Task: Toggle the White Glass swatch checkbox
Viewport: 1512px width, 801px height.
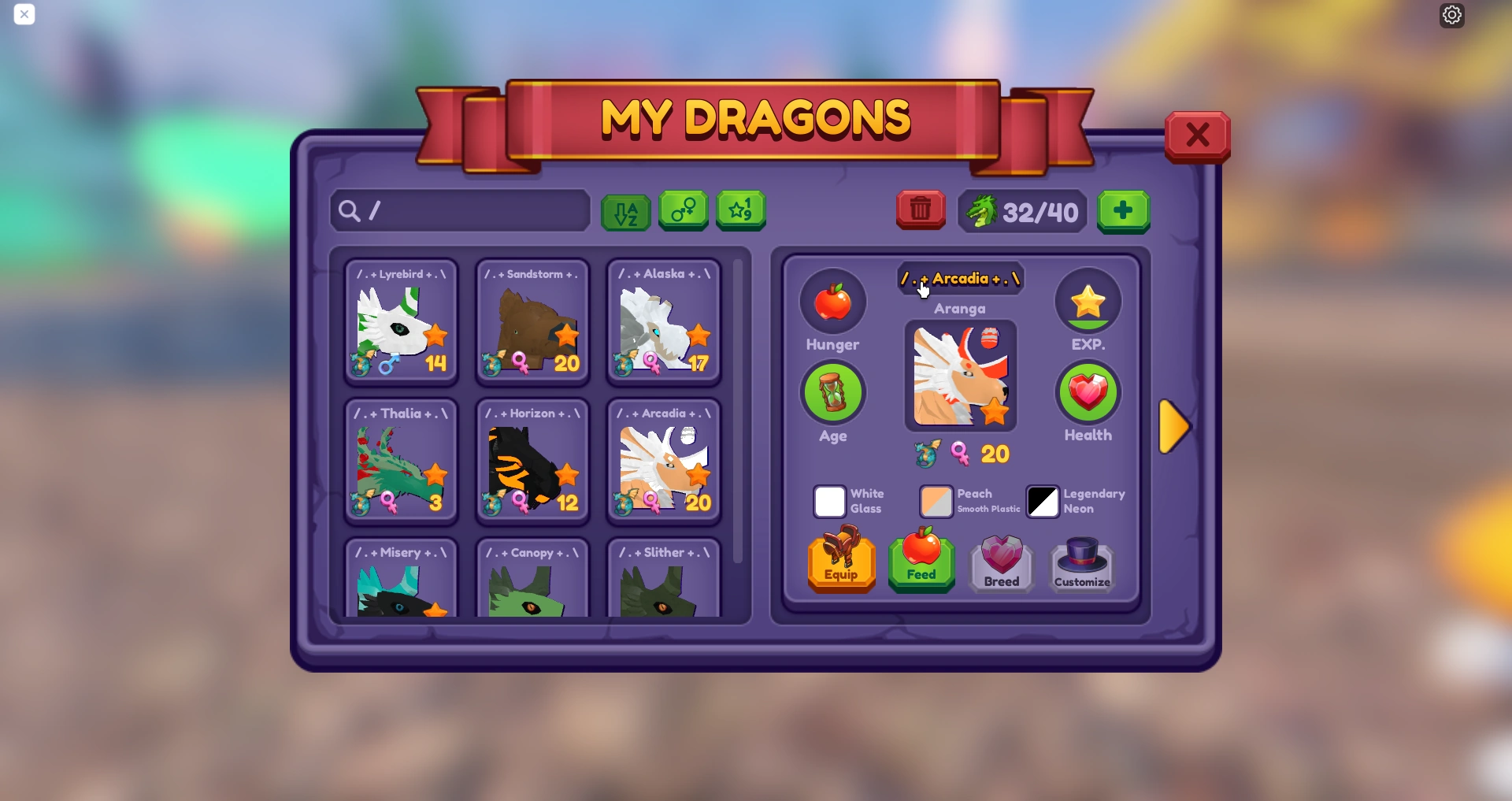Action: click(x=828, y=502)
